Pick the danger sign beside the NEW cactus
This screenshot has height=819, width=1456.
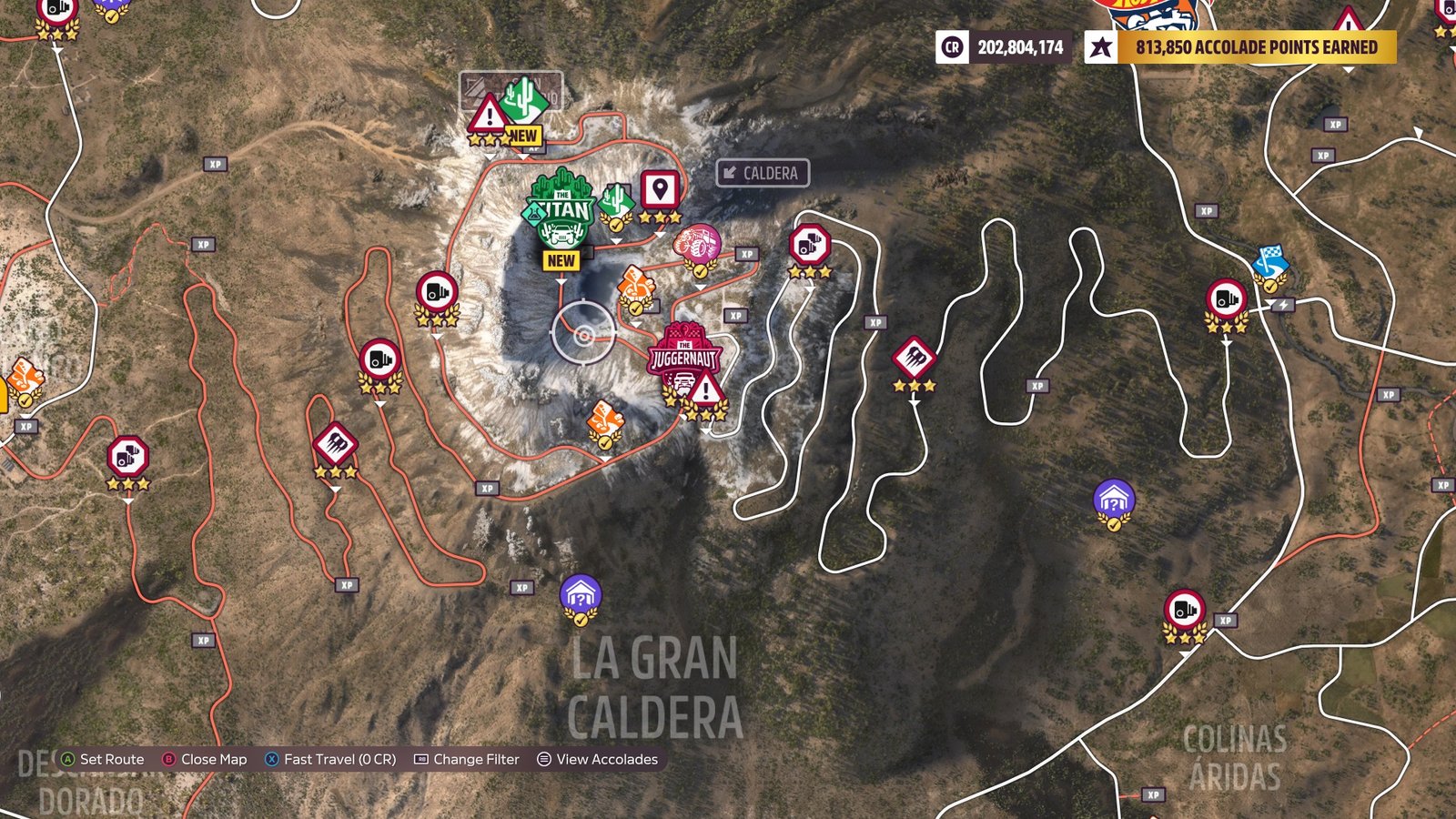[x=490, y=116]
